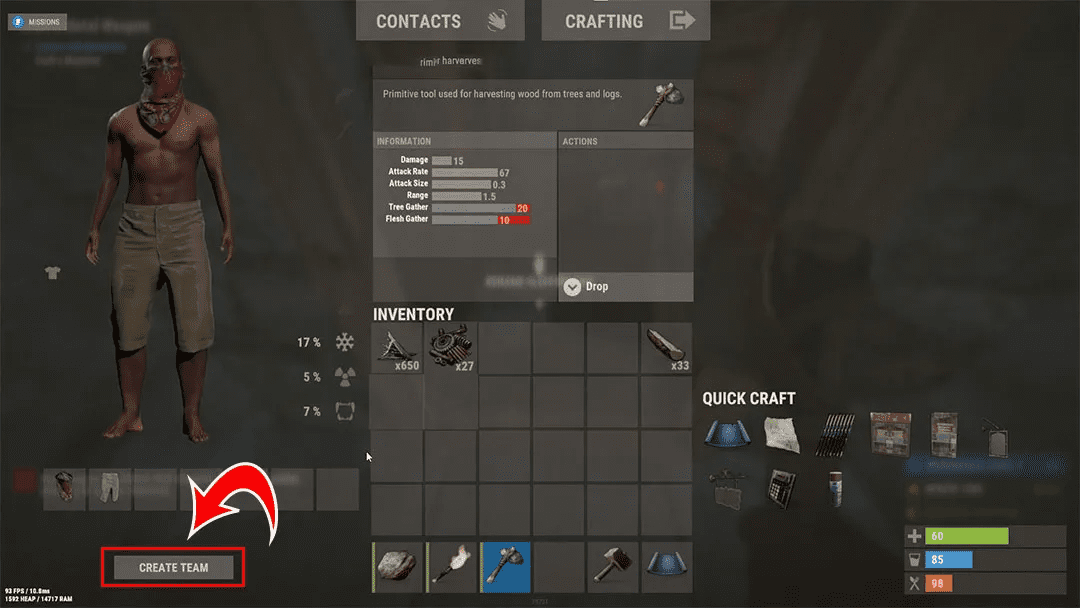The height and width of the screenshot is (608, 1080).
Task: Quick craft the spray can
Action: [x=836, y=487]
